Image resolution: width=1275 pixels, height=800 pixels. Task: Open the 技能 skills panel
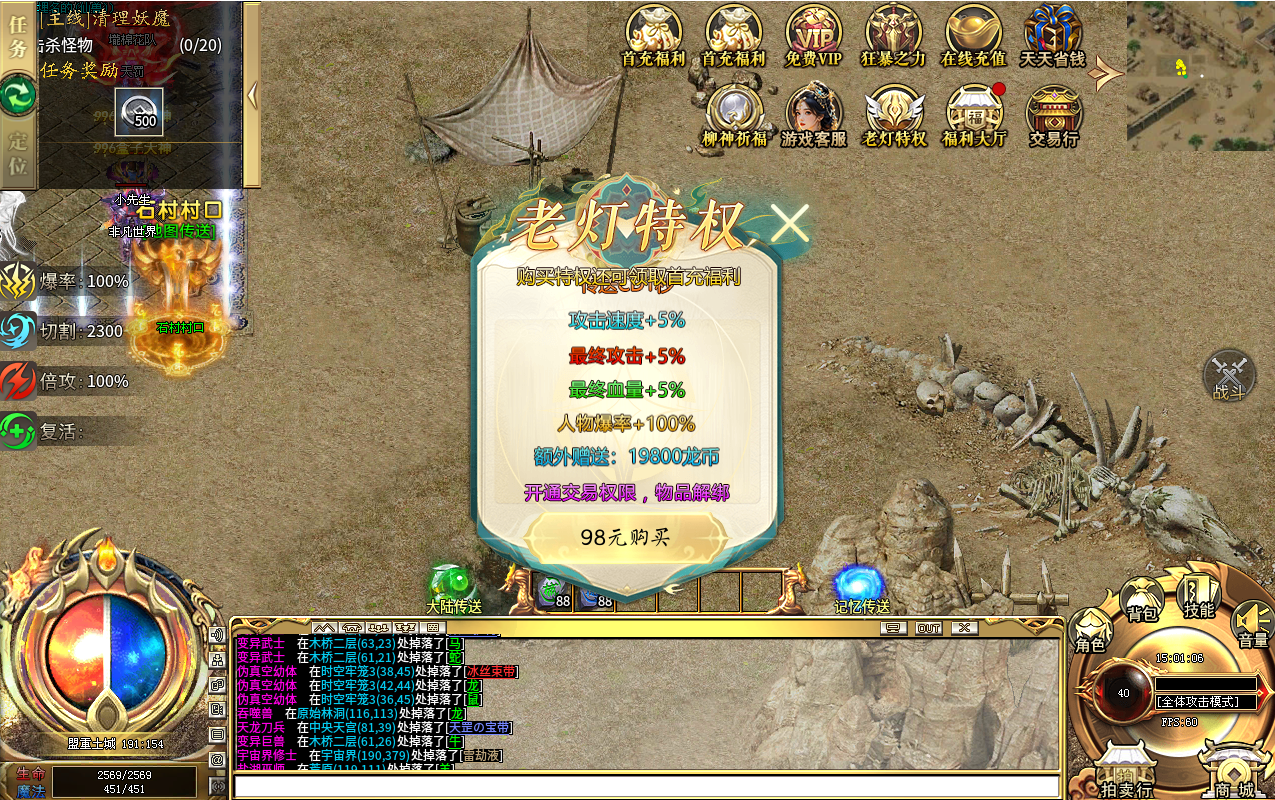click(1198, 596)
